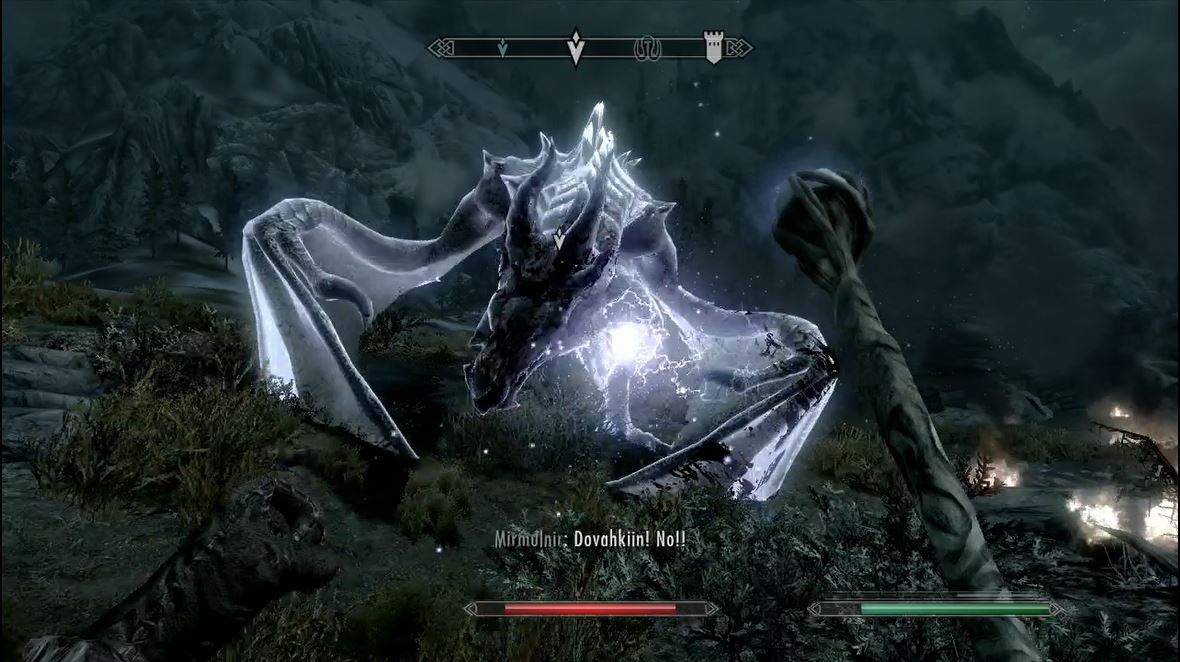Screen dimensions: 1180x662
Task: Click the small teal arrow compass marker
Action: [x=504, y=46]
